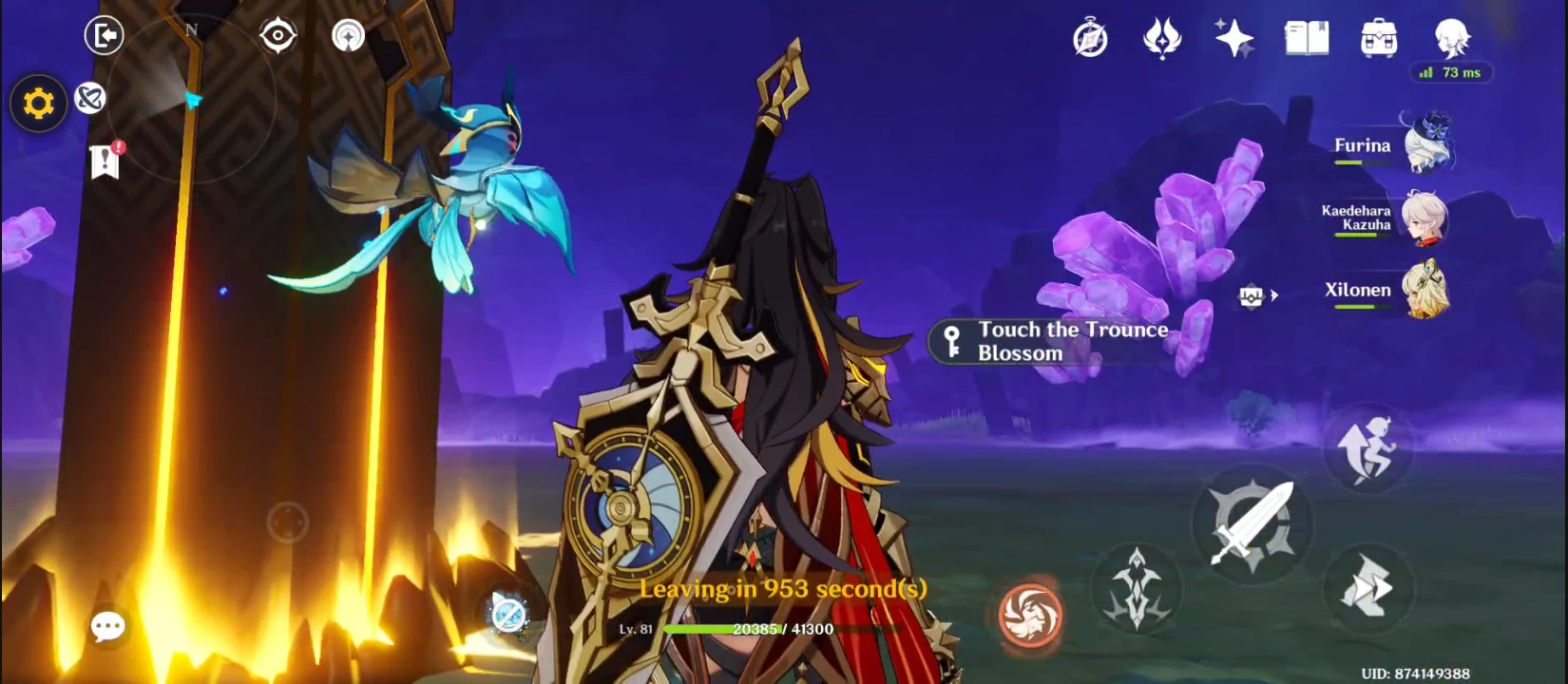Expand the emote wheel chevron
The width and height of the screenshot is (1568, 684).
(x=1273, y=296)
